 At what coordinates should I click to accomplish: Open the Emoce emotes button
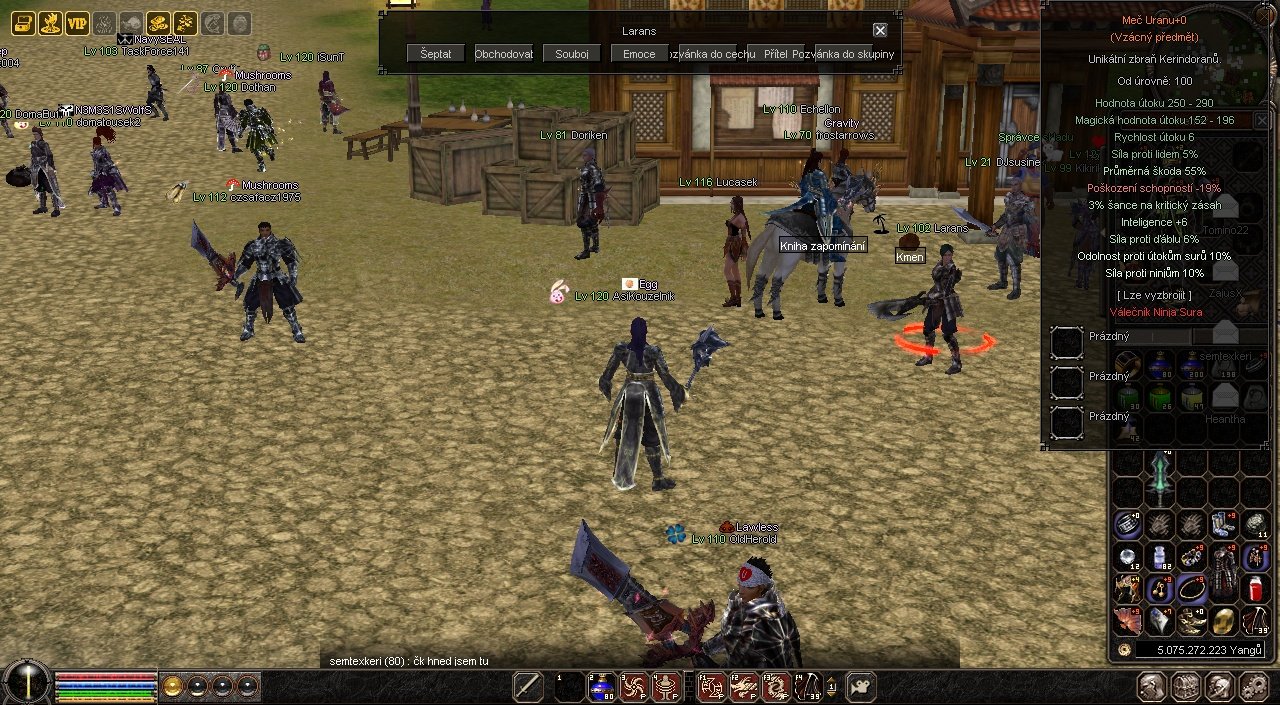coord(639,54)
